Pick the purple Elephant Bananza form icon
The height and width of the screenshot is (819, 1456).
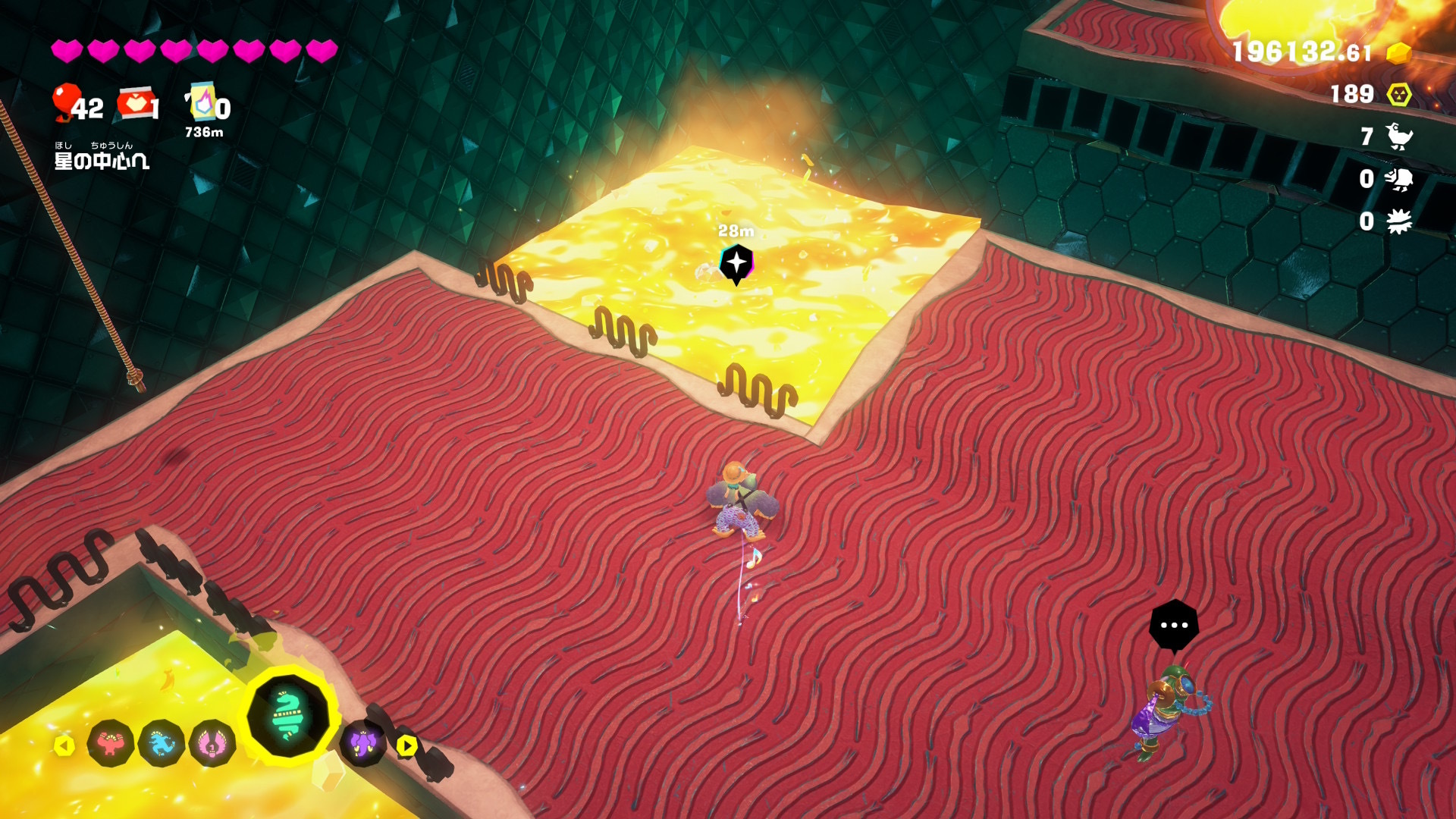coord(363,744)
